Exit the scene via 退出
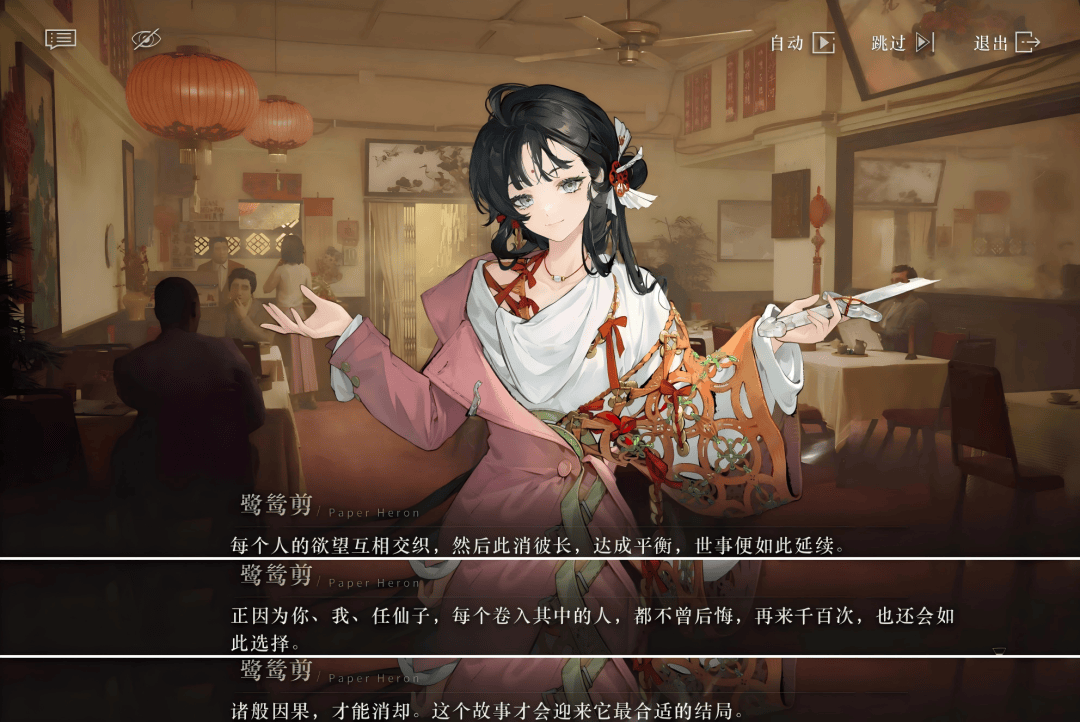 click(1007, 43)
